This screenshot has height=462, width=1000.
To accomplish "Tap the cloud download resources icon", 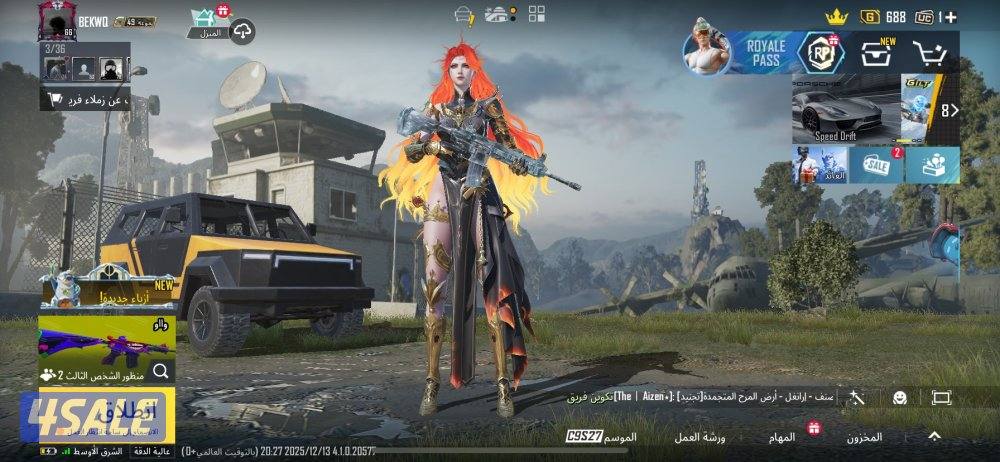I will [x=243, y=32].
